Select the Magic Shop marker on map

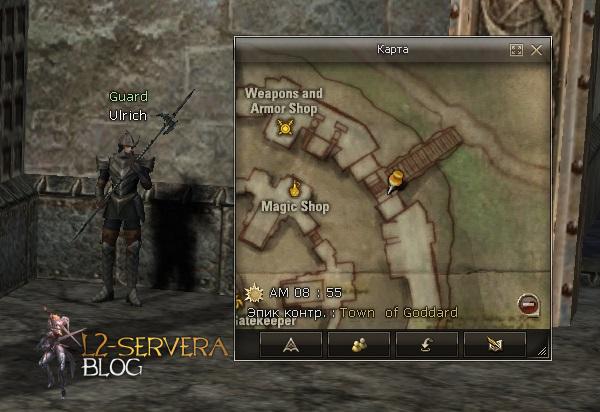[x=295, y=187]
